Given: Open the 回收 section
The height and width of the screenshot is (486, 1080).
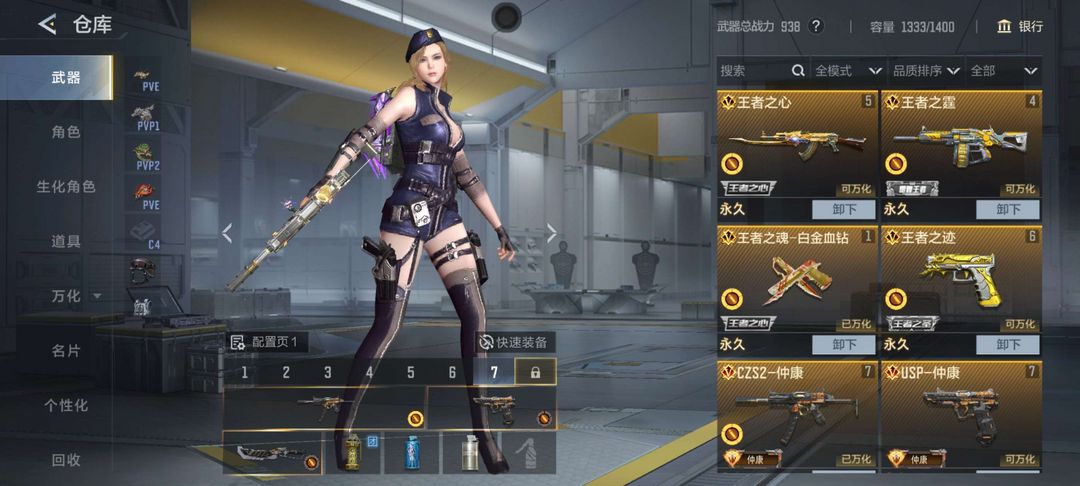Looking at the screenshot, I should click(x=66, y=460).
